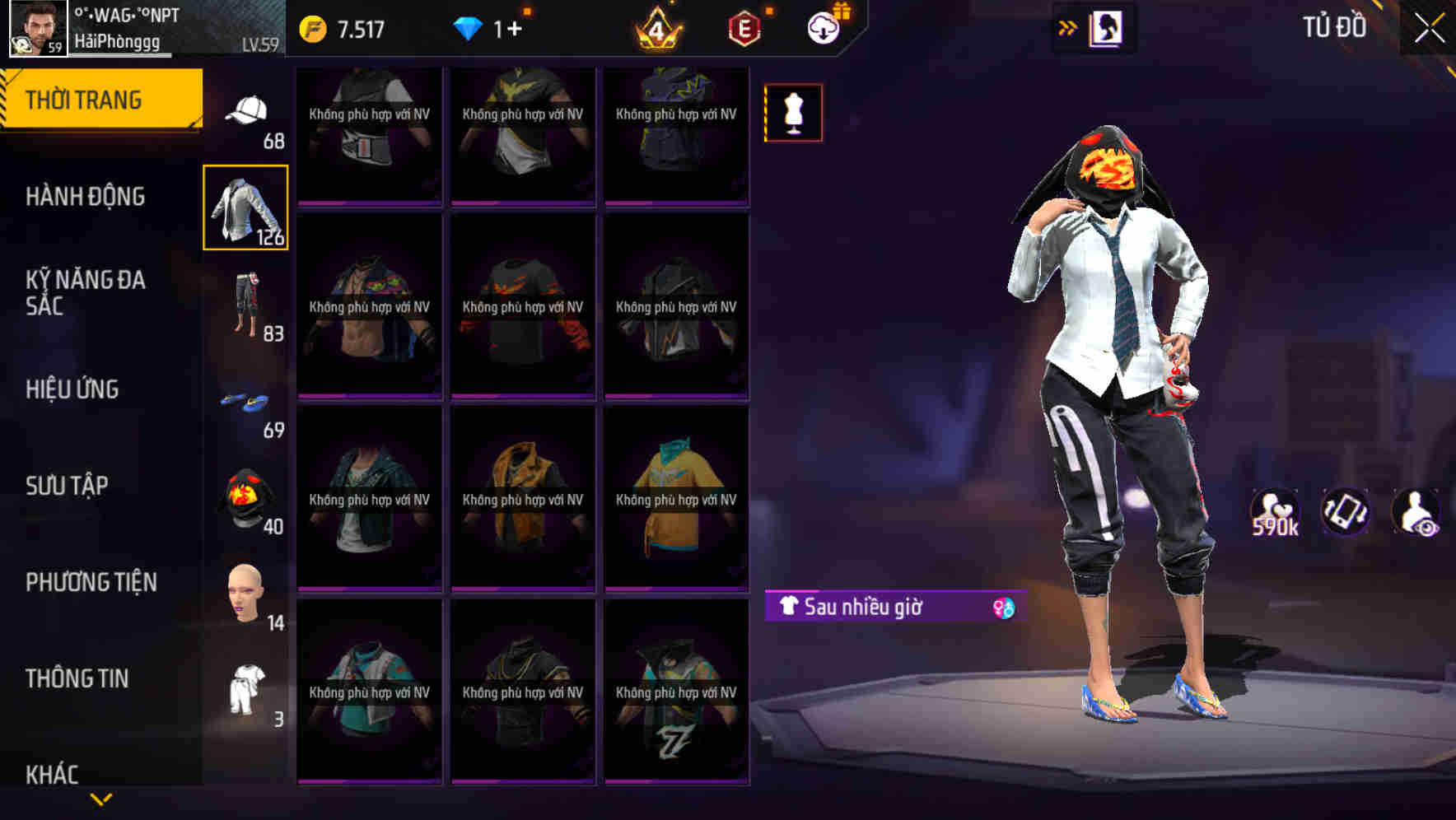Click the phone rotation icon beside 590k

[1346, 512]
